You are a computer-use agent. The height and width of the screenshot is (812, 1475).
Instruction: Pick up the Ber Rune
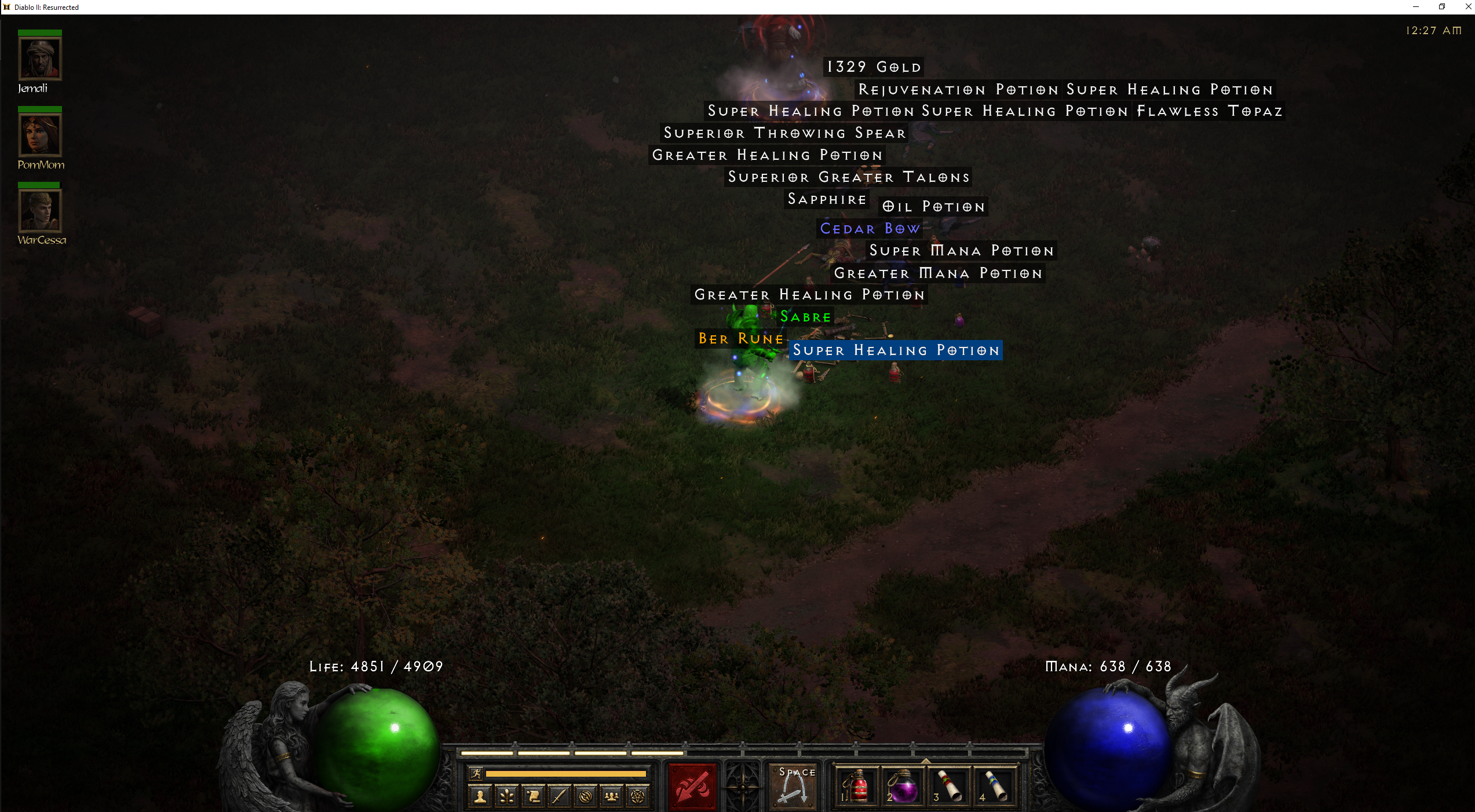click(x=740, y=339)
